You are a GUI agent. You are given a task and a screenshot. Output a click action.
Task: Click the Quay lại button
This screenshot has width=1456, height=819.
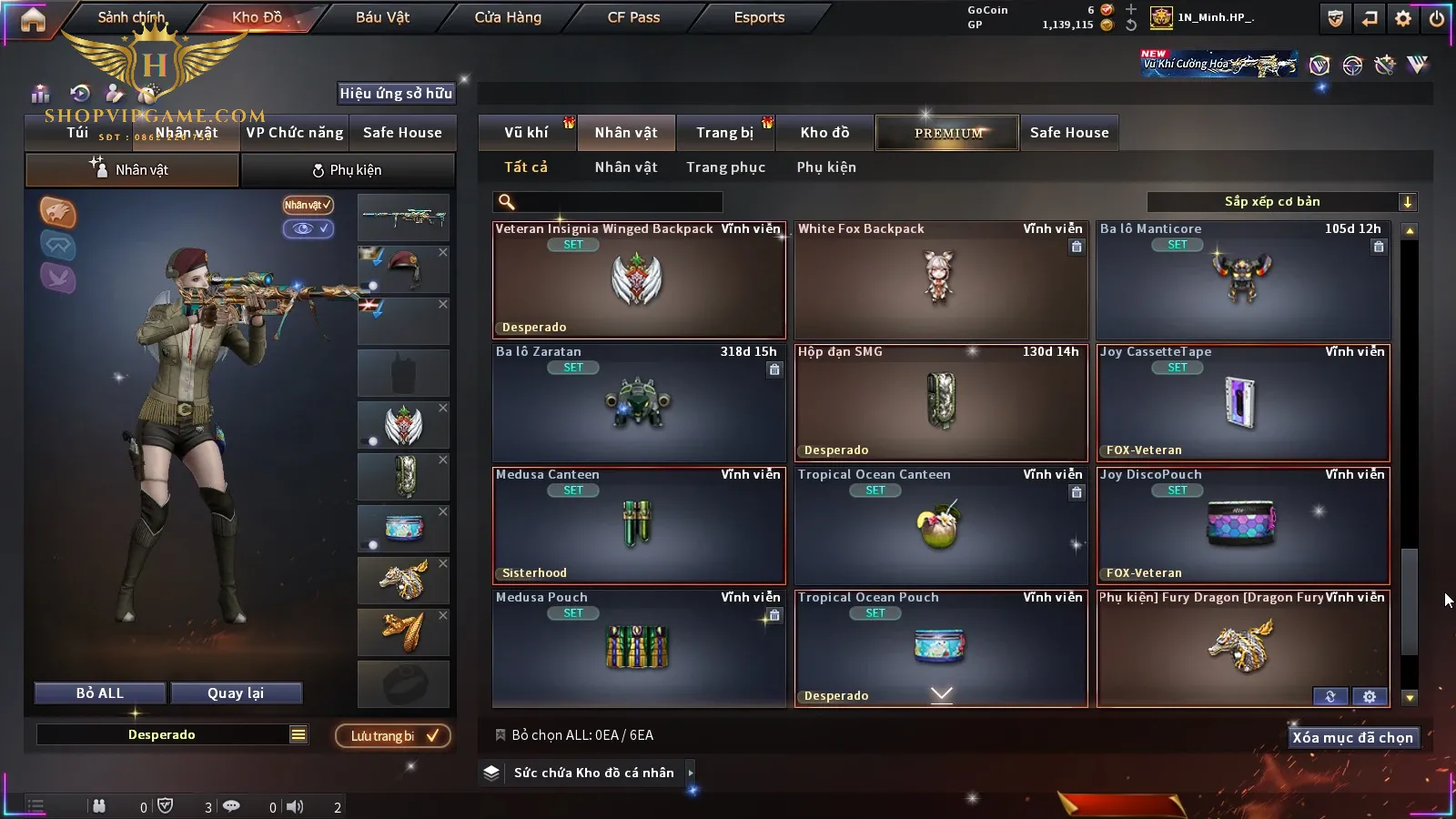pyautogui.click(x=236, y=693)
